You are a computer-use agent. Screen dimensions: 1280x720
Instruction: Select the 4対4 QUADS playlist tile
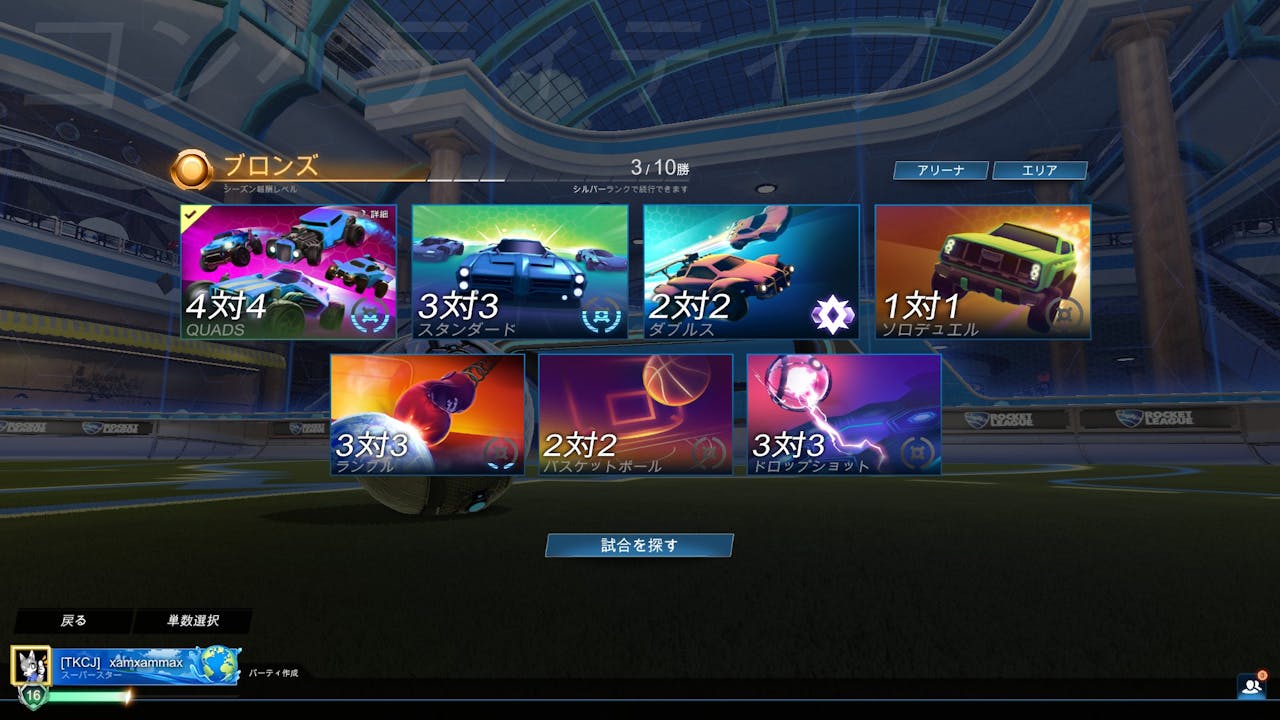(x=288, y=272)
